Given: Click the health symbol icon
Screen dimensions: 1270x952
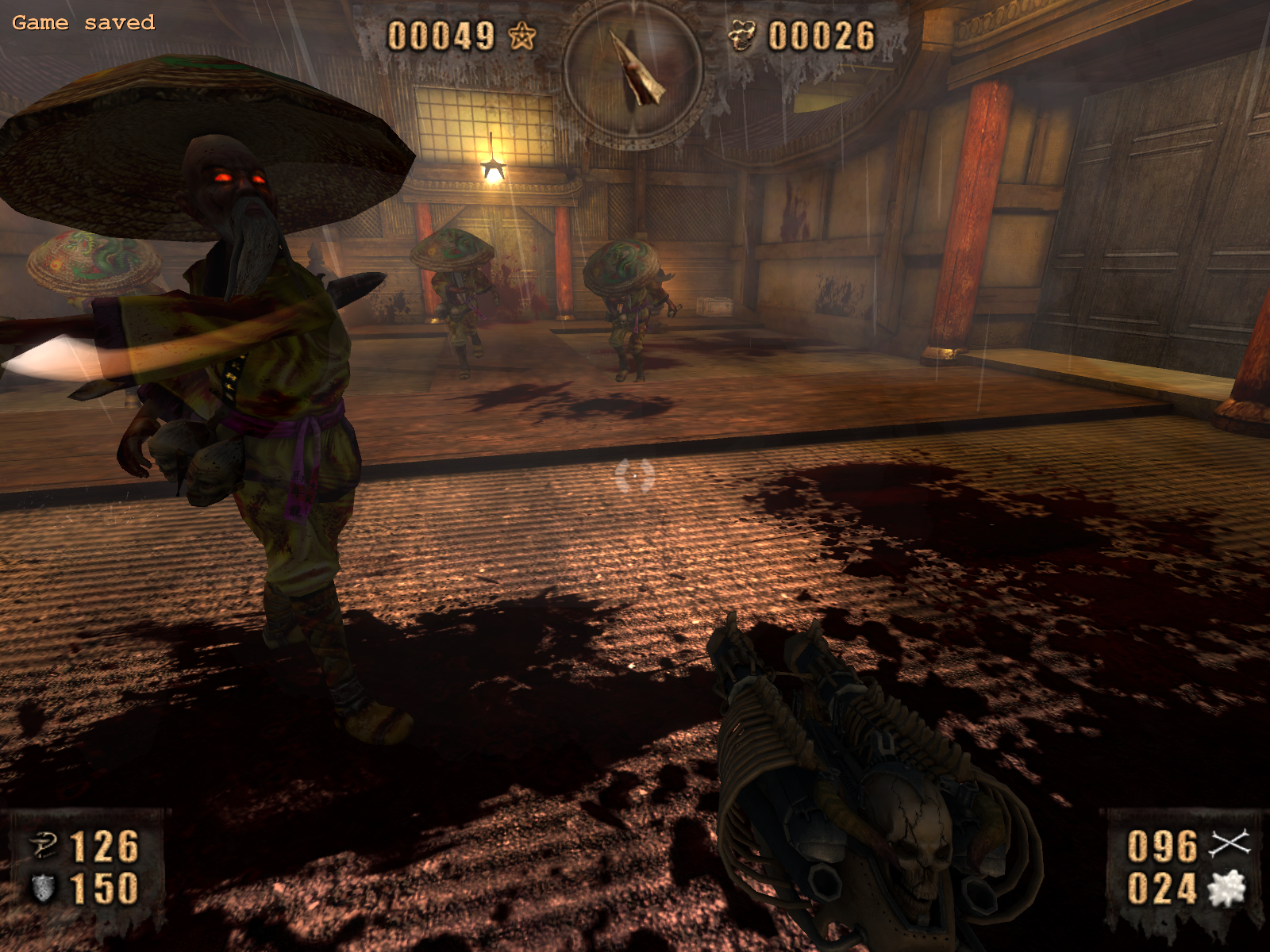Looking at the screenshot, I should tap(44, 846).
